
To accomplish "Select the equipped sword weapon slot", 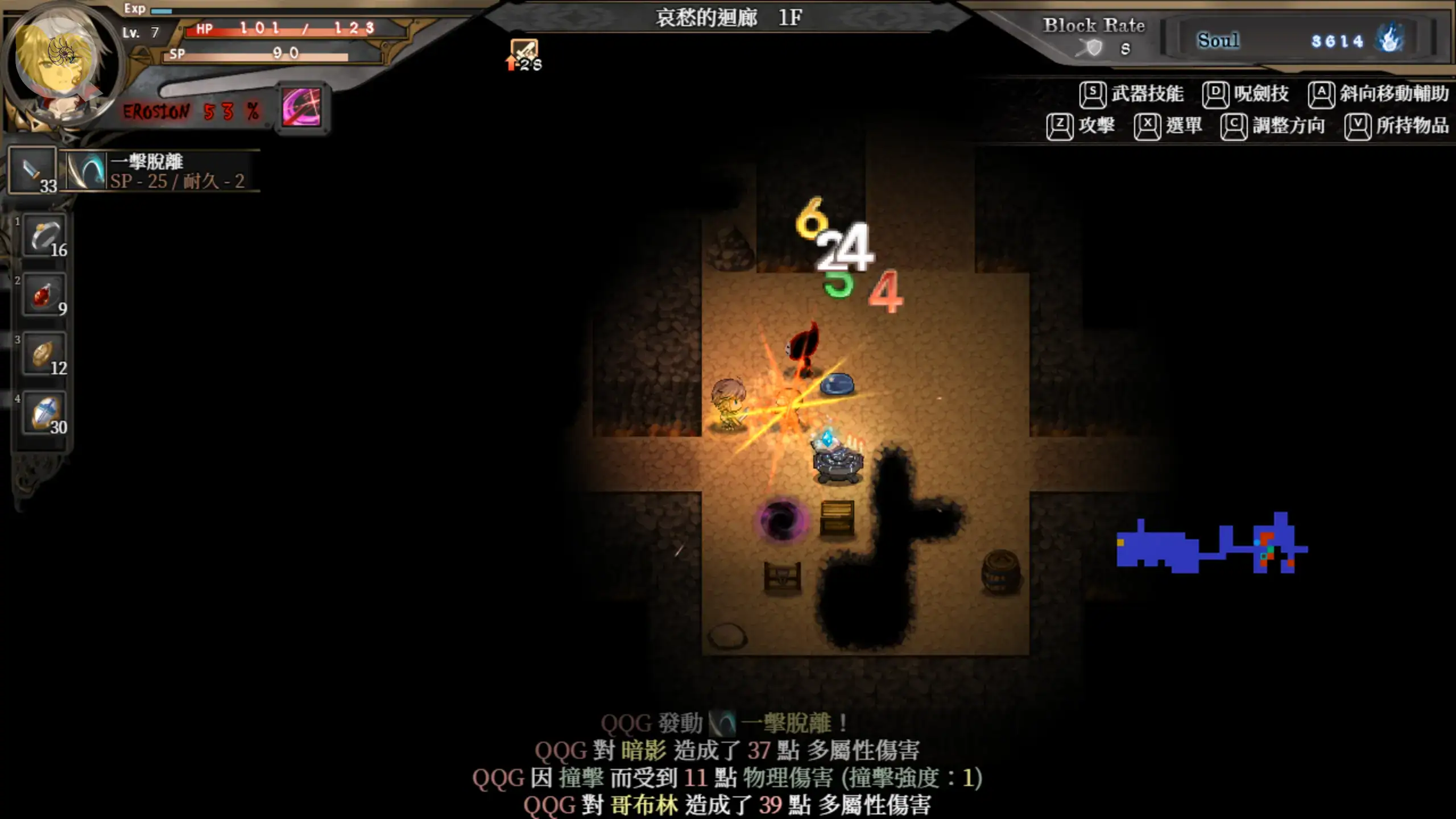I will coord(33,170).
